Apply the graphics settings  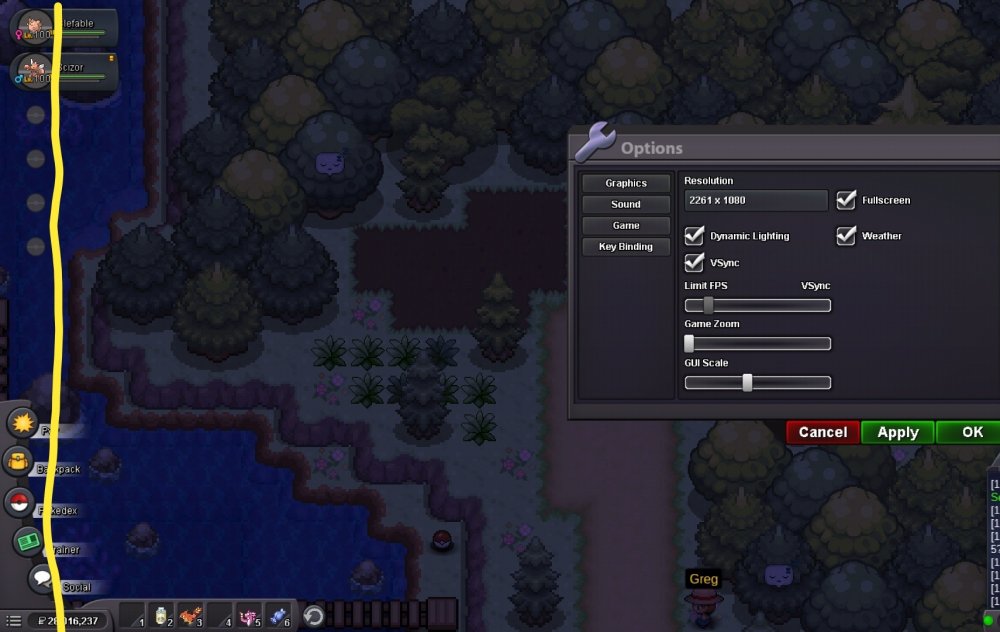click(897, 432)
